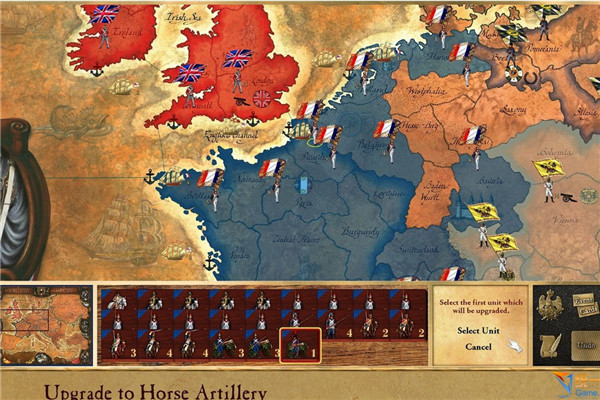Click the golden eagle emblem icon
The height and width of the screenshot is (400, 600).
549,304
